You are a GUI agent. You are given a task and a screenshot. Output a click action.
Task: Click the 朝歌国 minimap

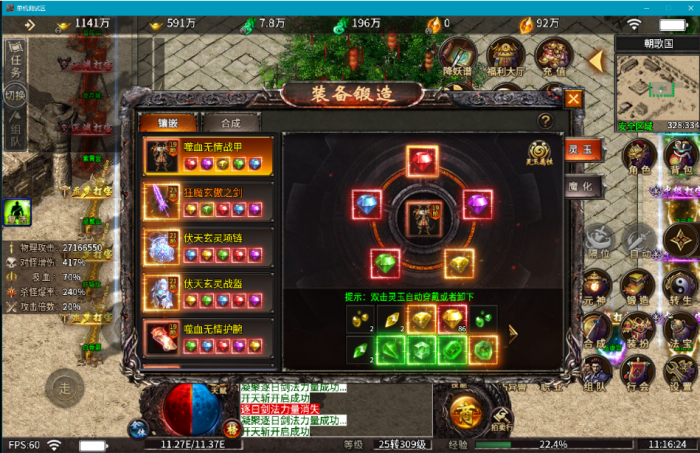656,90
